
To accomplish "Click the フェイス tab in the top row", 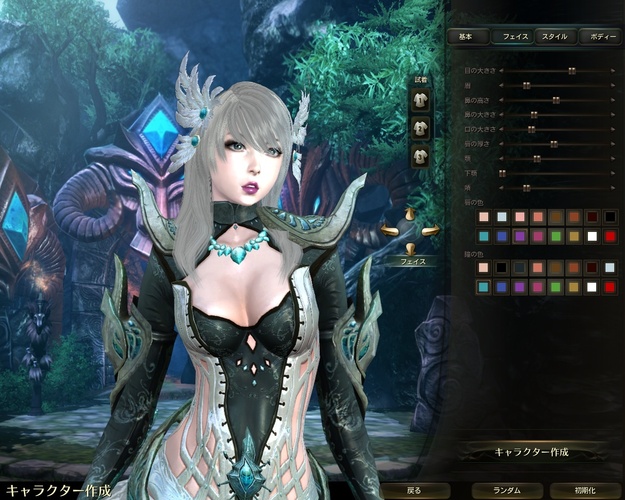I will [512, 36].
